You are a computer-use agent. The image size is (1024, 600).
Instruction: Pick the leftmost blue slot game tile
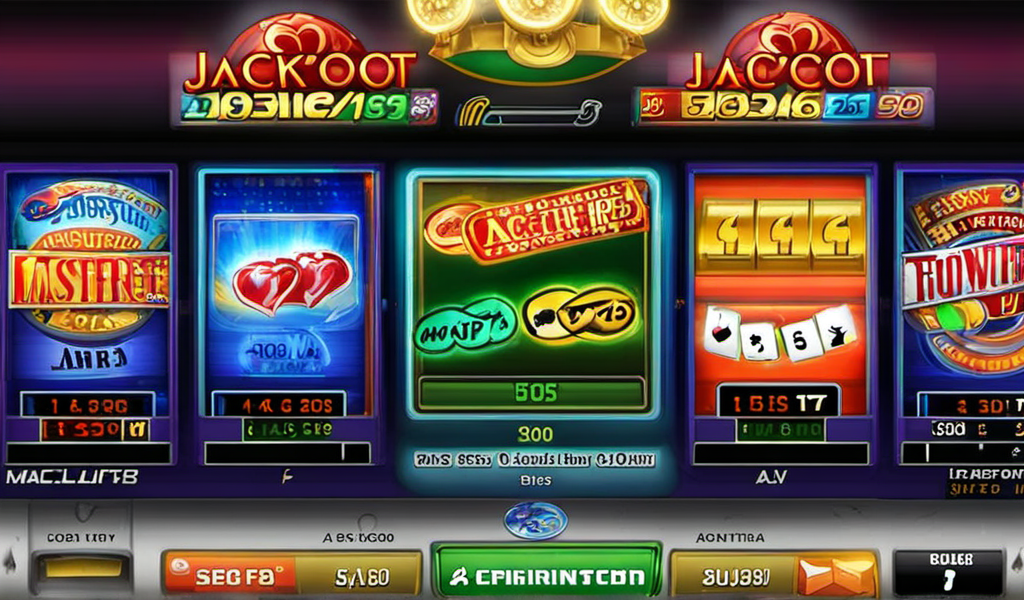click(x=88, y=290)
